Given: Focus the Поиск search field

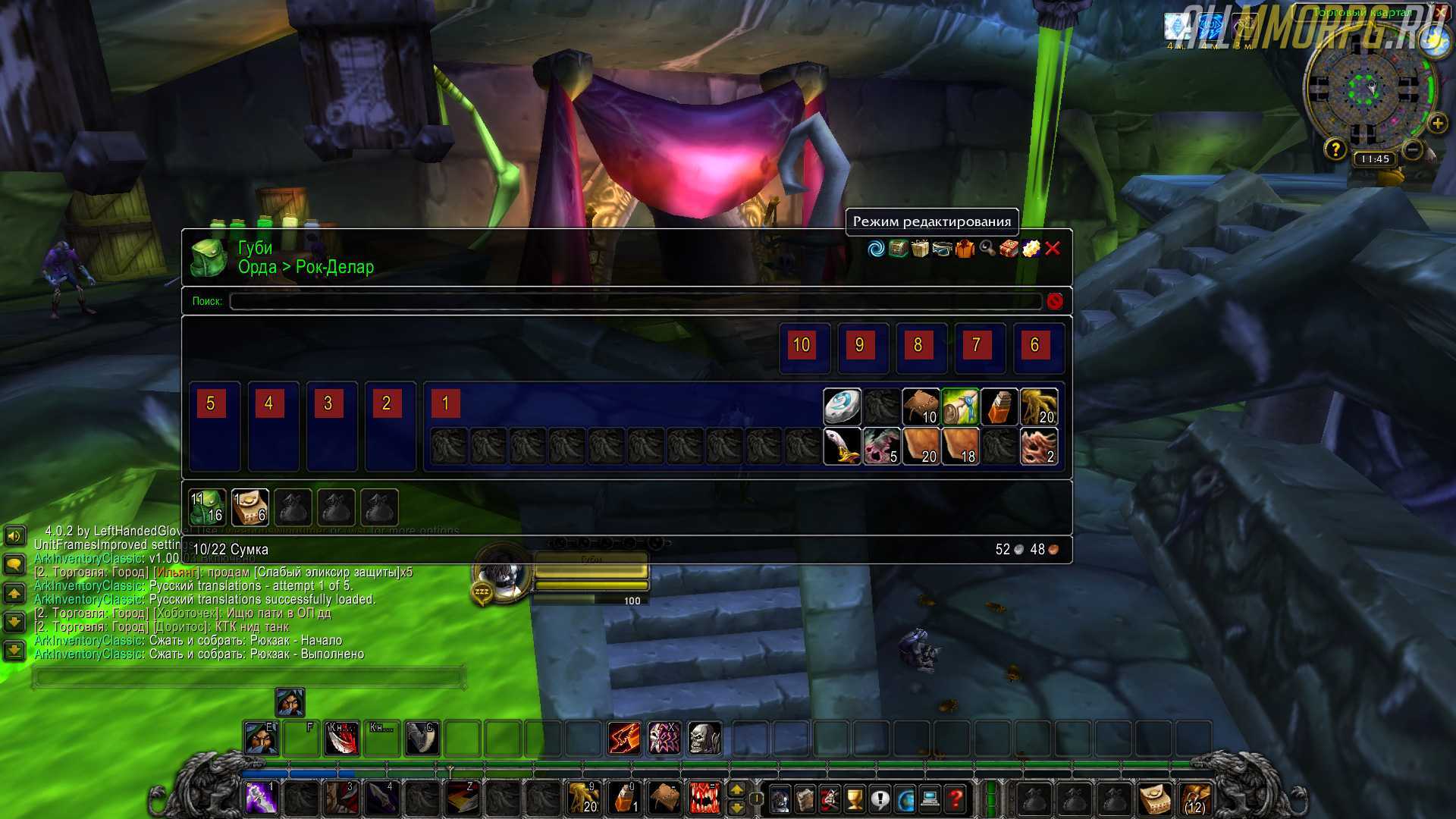Looking at the screenshot, I should point(635,301).
